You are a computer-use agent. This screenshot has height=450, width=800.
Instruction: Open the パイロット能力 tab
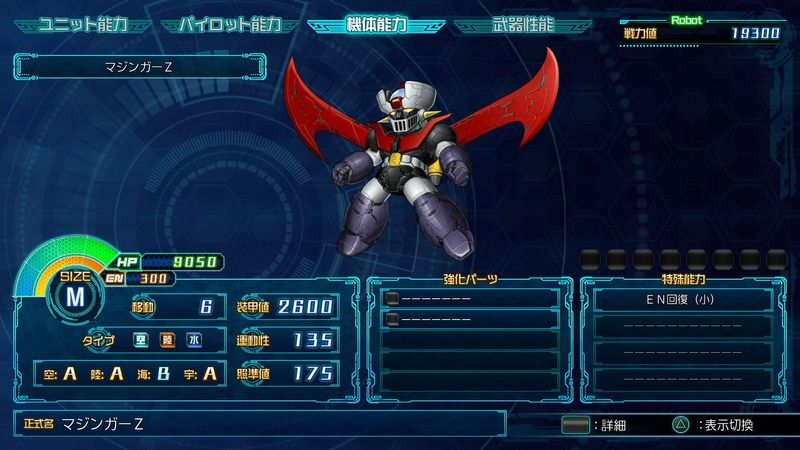[229, 24]
